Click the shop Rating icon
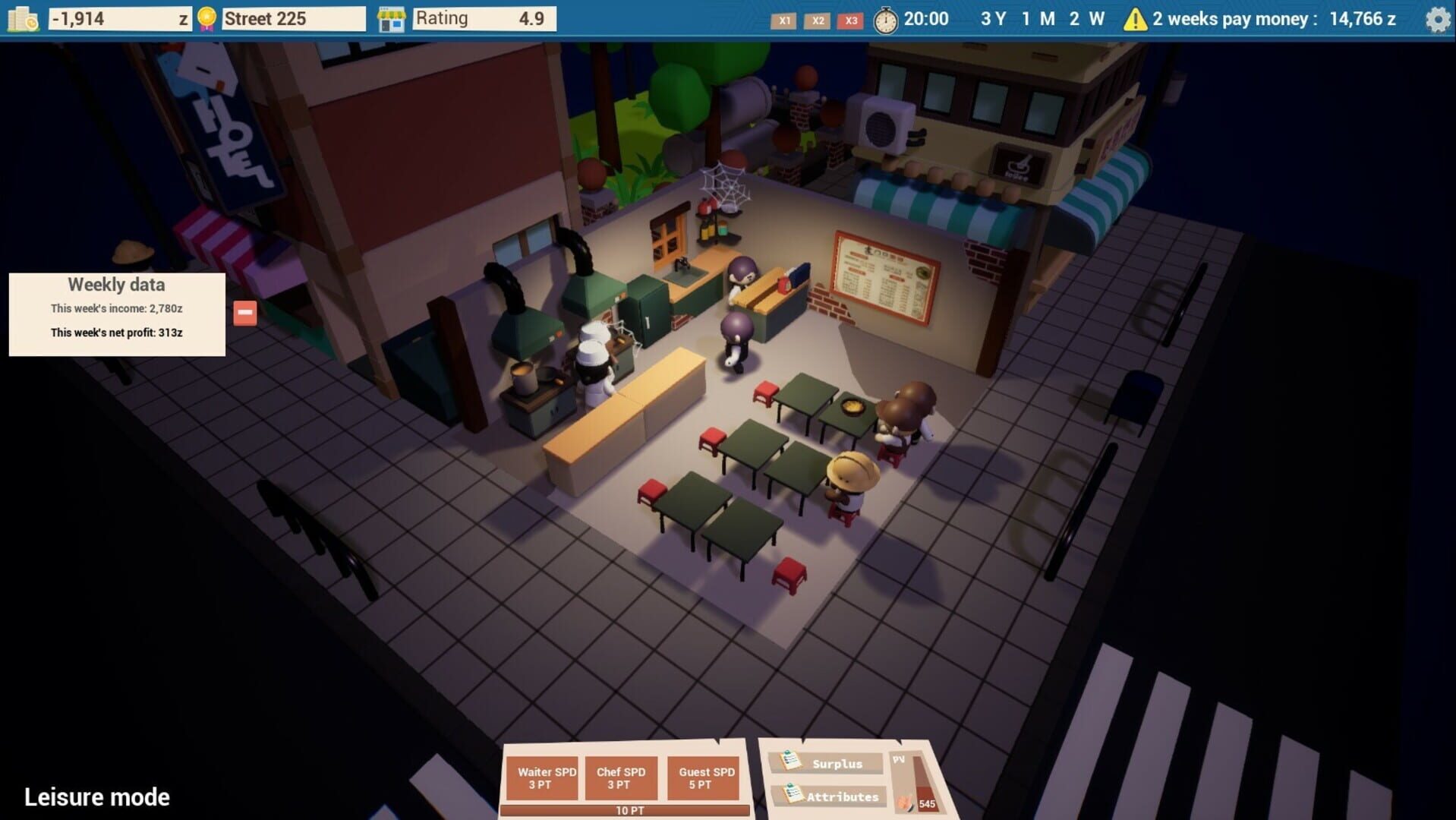The width and height of the screenshot is (1456, 820). point(391,17)
